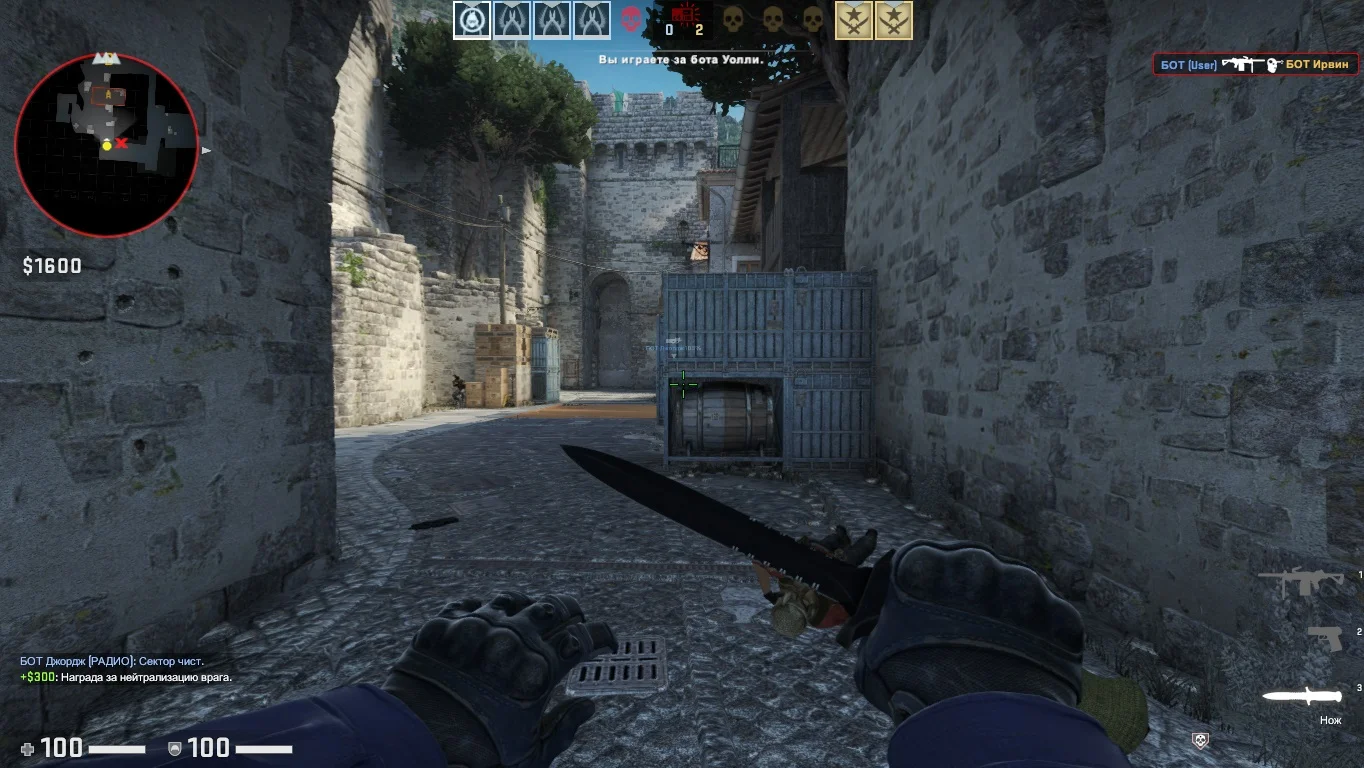Choose the knife (Нож) weapon slot

coord(1301,696)
